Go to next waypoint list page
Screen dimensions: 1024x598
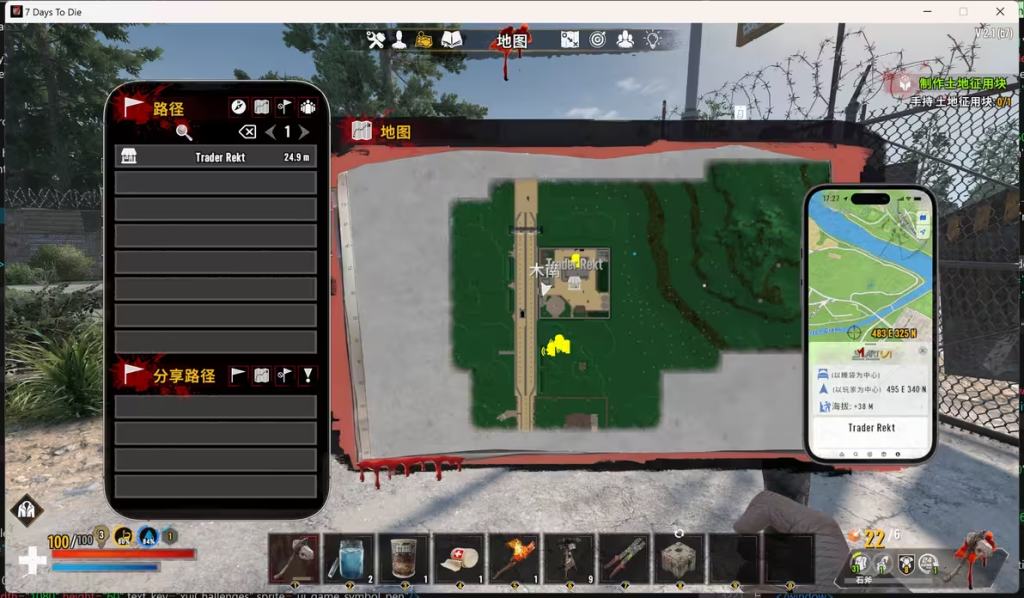pyautogui.click(x=304, y=132)
